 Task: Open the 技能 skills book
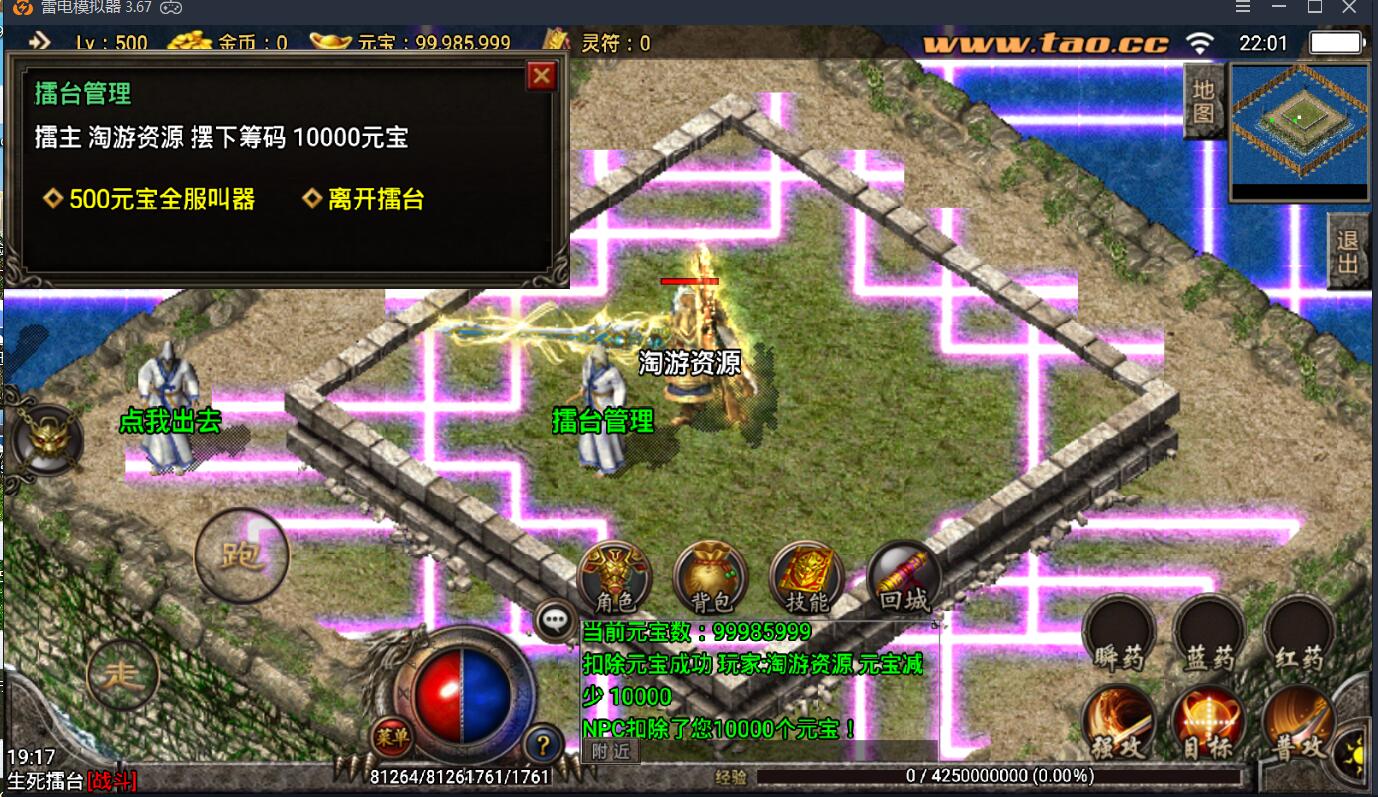tap(806, 579)
